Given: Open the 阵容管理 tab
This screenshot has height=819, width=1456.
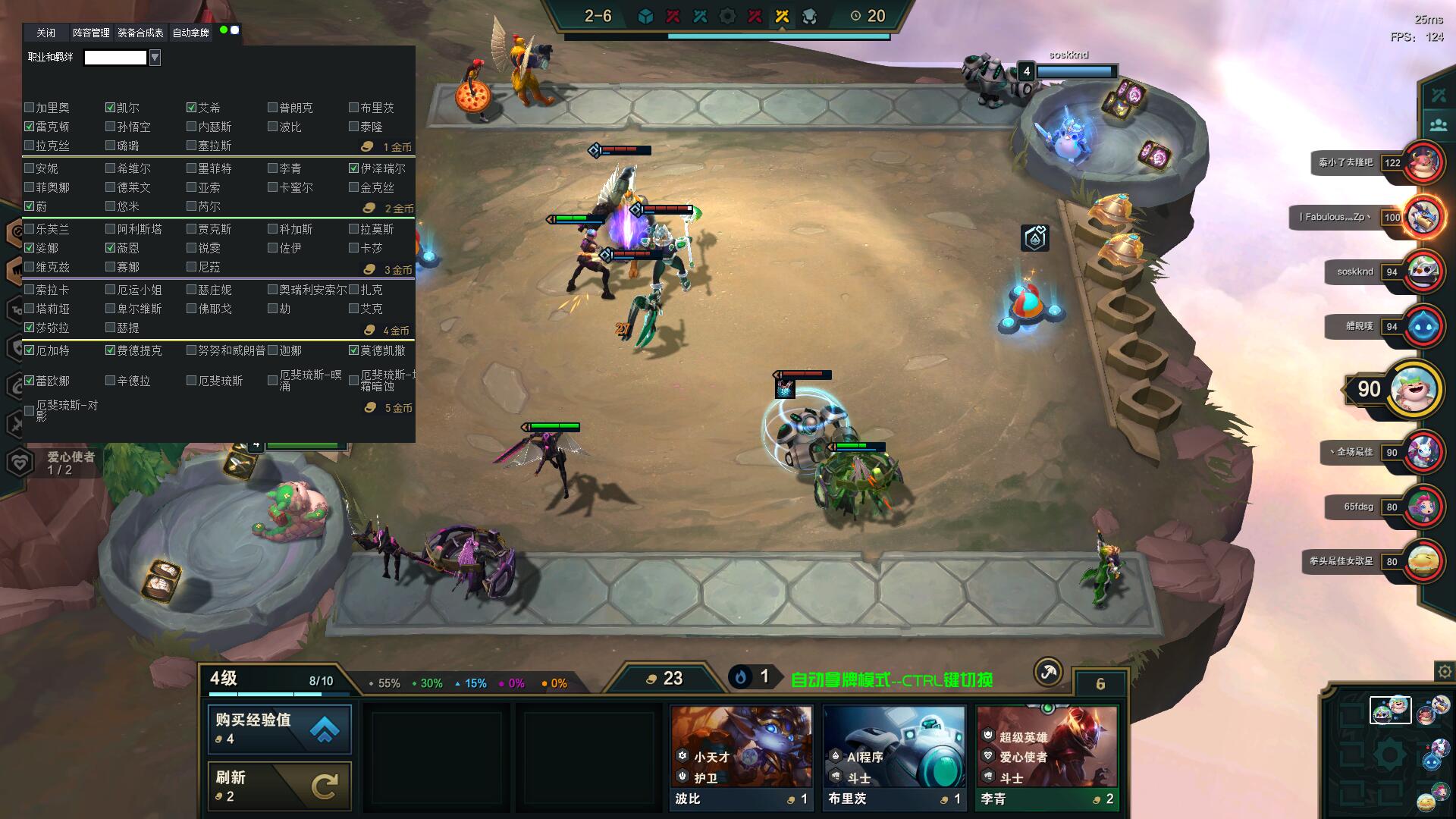Looking at the screenshot, I should [x=91, y=33].
